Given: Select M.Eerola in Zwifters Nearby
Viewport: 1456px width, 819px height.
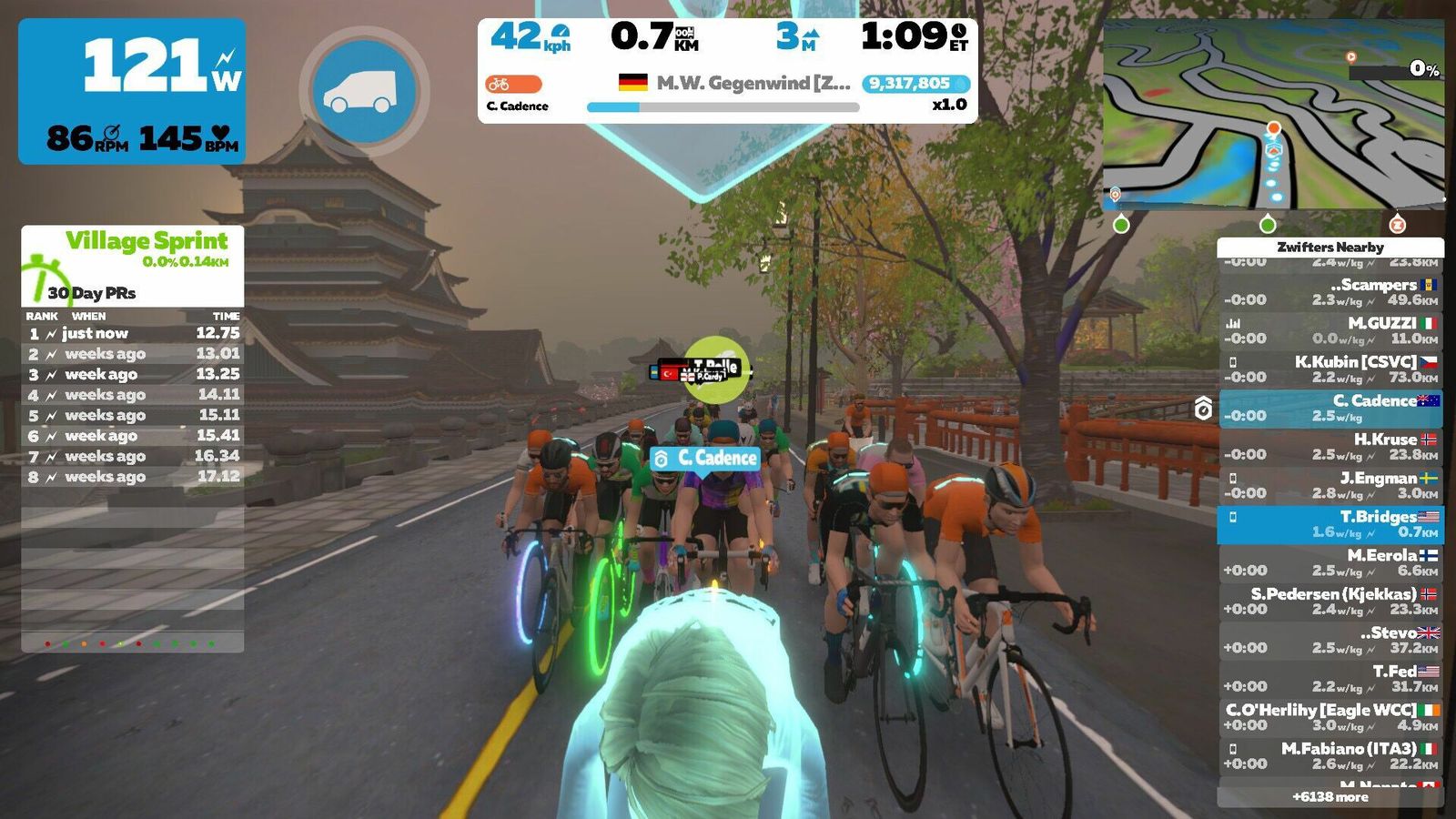Looking at the screenshot, I should [x=1330, y=562].
